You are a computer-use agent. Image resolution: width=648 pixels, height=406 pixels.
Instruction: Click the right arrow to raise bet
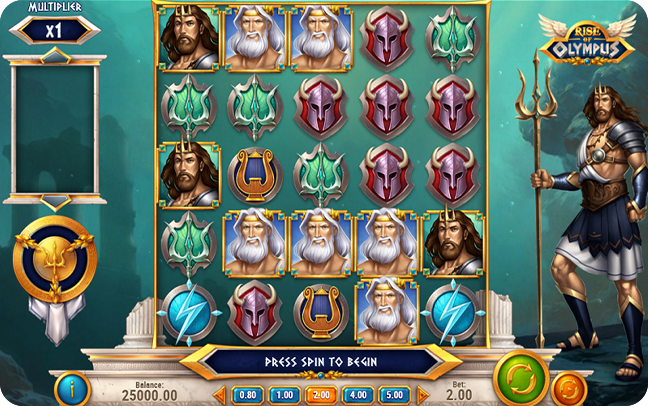coord(420,395)
